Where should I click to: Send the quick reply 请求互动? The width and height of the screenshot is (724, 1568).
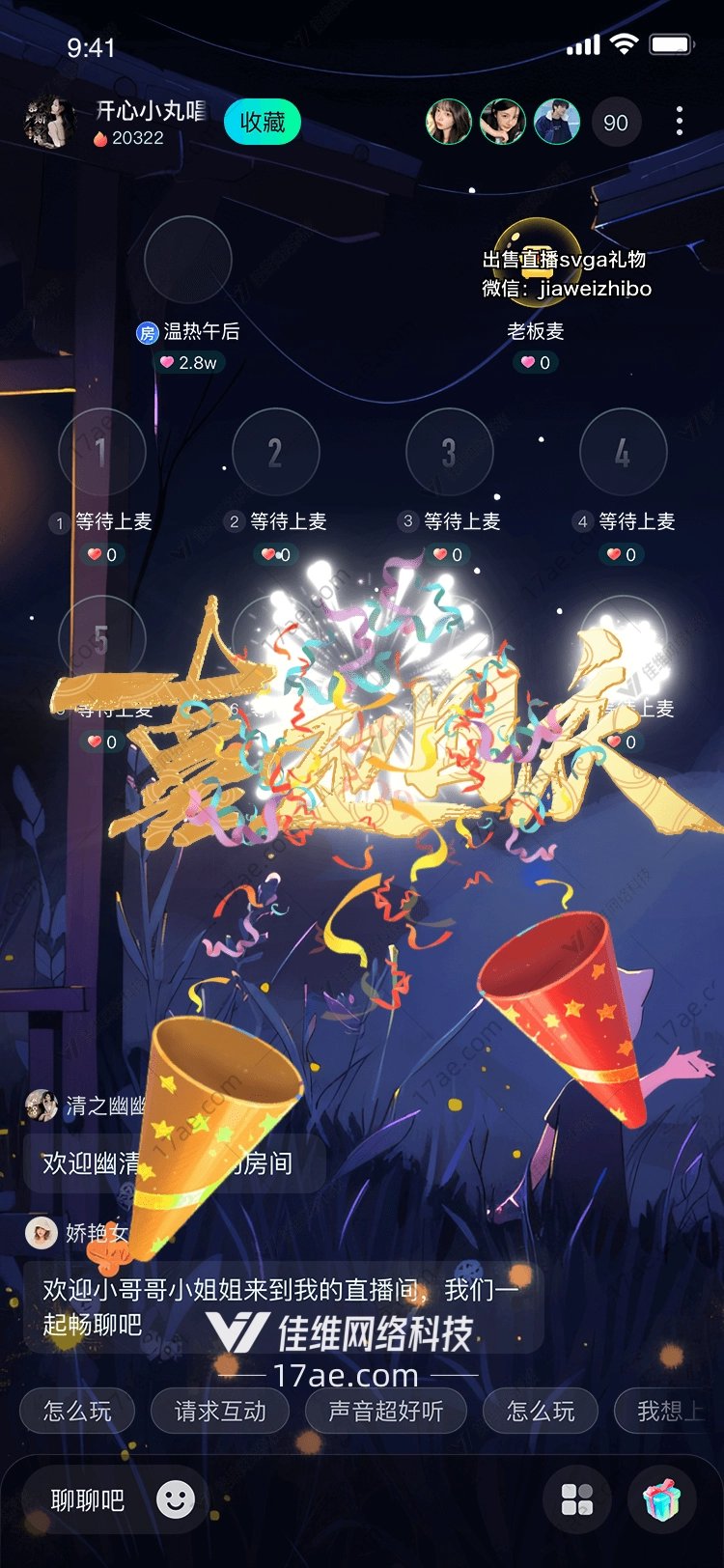pos(220,1412)
